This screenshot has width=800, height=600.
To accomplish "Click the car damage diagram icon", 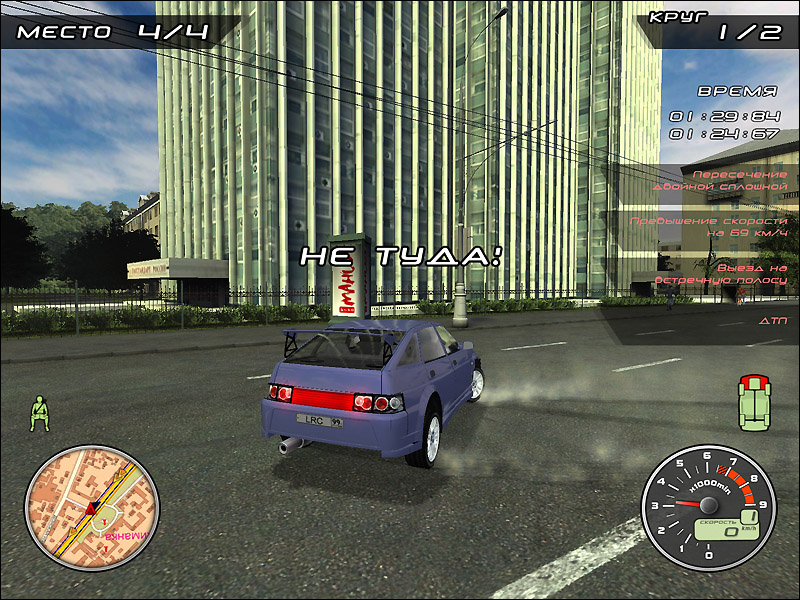I will 753,403.
